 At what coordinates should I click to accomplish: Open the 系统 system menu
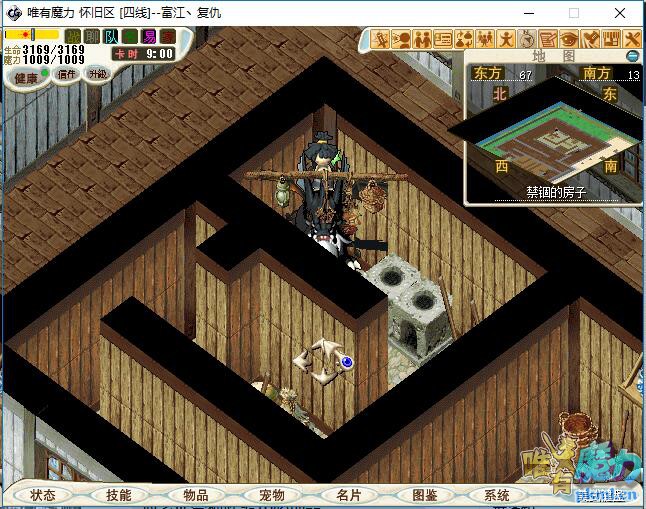pyautogui.click(x=497, y=495)
